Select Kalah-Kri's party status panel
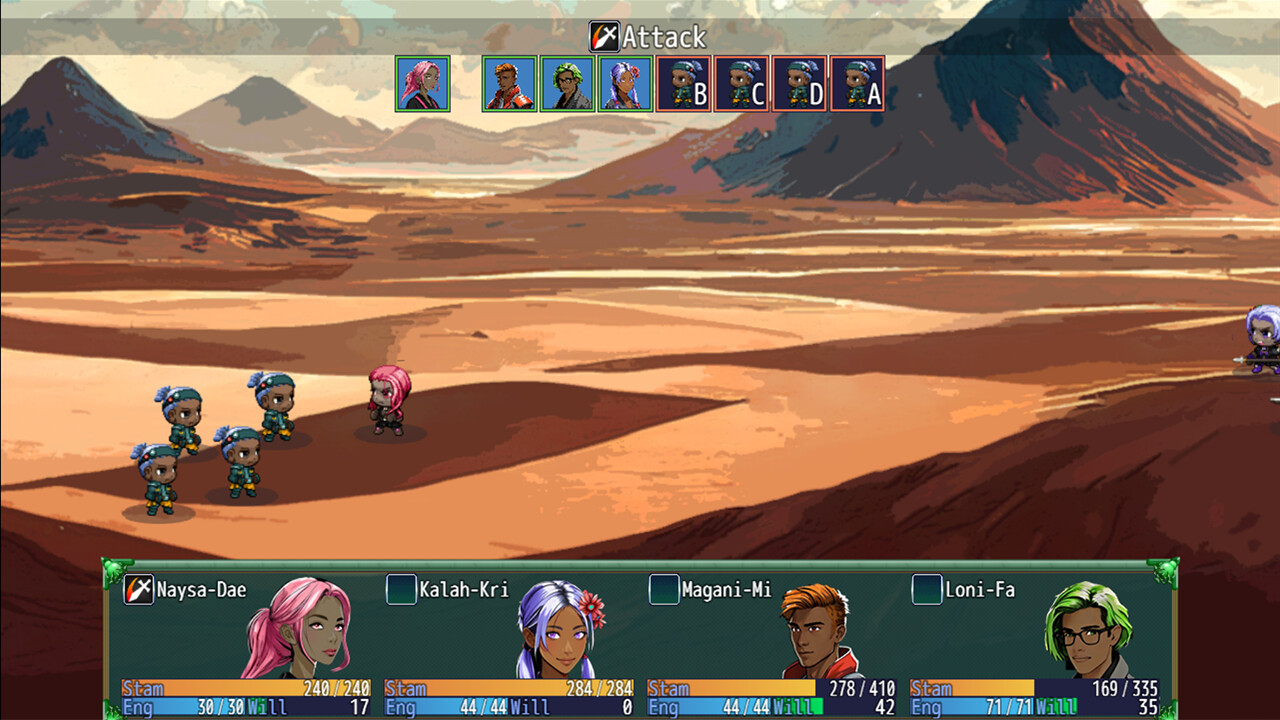Image resolution: width=1280 pixels, height=720 pixels. pyautogui.click(x=509, y=642)
